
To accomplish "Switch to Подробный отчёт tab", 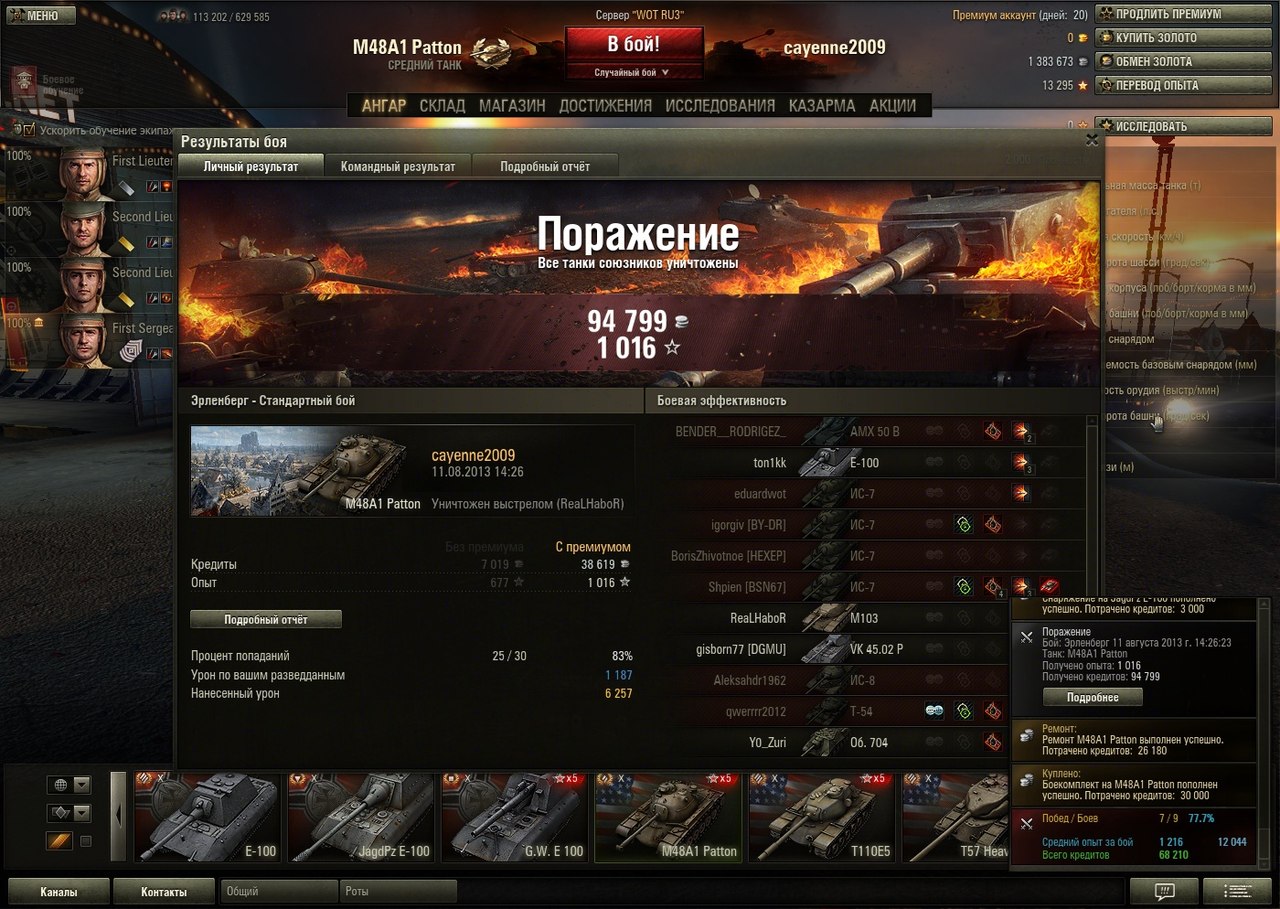I will click(x=545, y=167).
